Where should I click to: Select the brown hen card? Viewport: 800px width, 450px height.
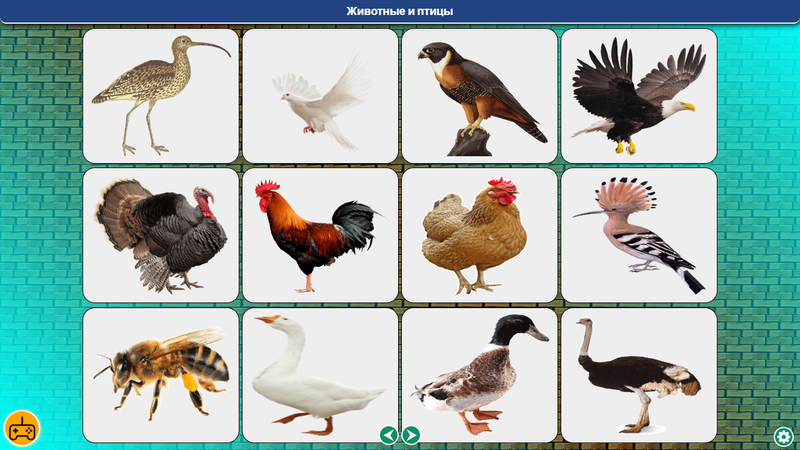click(x=480, y=235)
